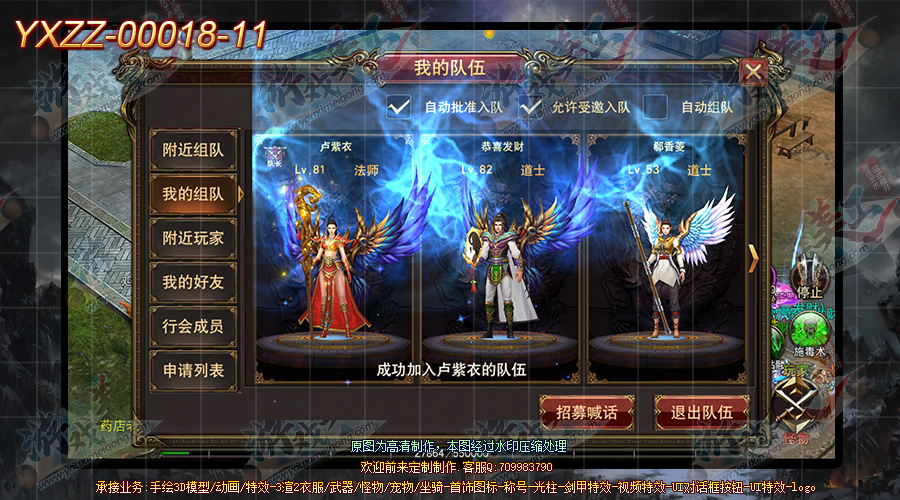Viewport: 900px width, 500px height.
Task: Toggle the 自动批准入队 checkbox
Action: (x=400, y=106)
